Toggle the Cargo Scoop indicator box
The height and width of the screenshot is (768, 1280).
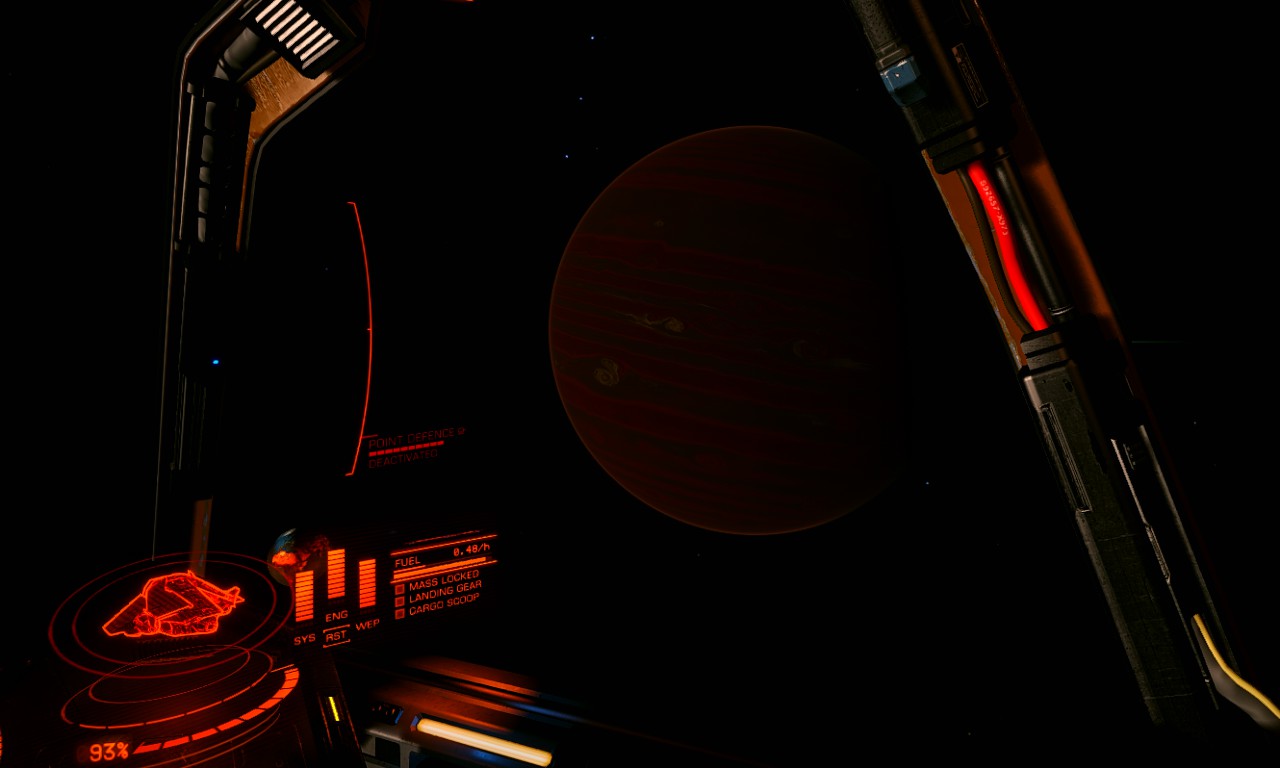pyautogui.click(x=399, y=612)
